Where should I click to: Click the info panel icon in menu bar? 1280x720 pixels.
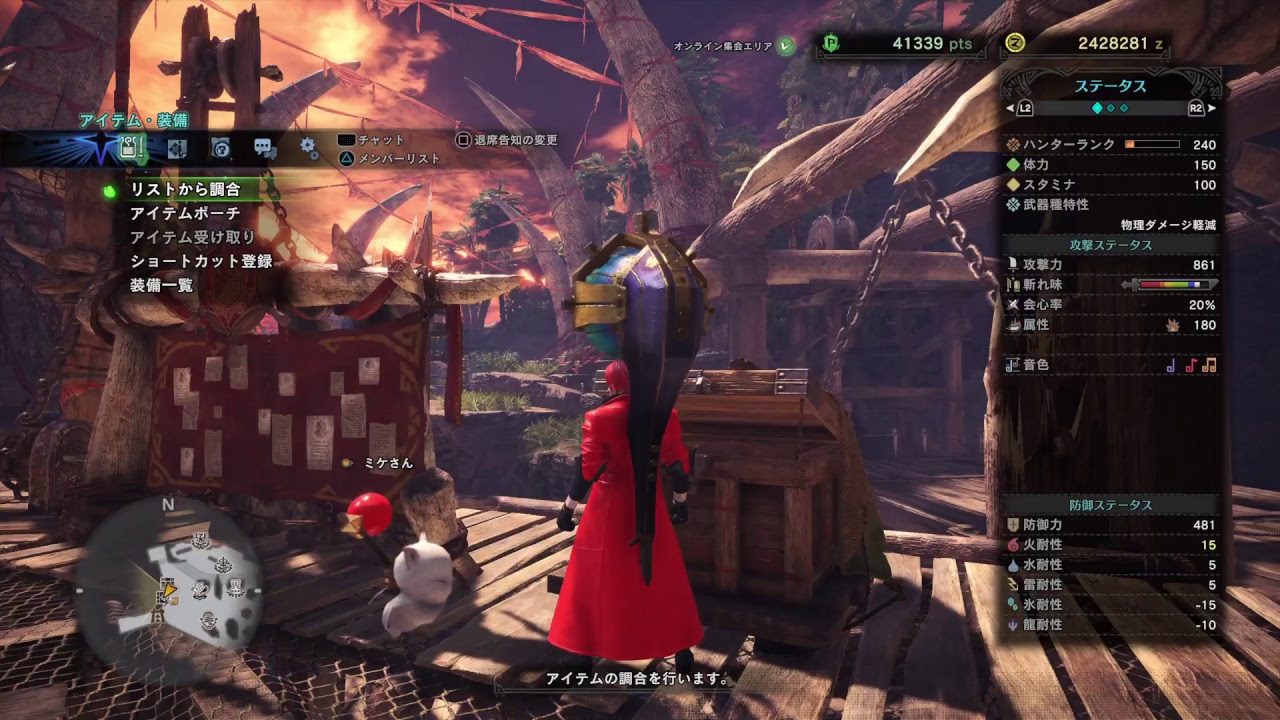pyautogui.click(x=221, y=147)
